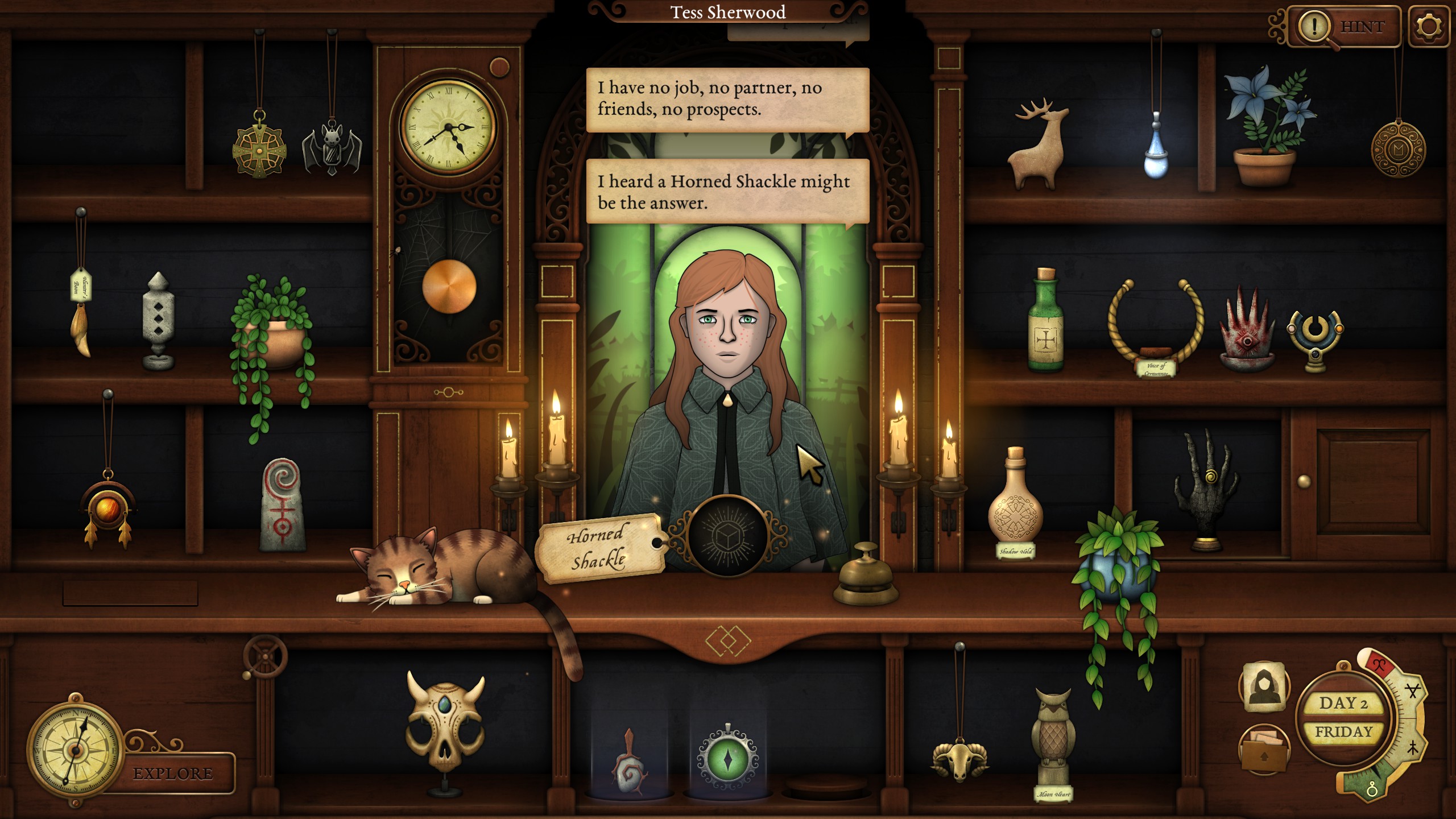Open the settings gear menu
Image resolution: width=1456 pixels, height=819 pixels.
pos(1429,26)
